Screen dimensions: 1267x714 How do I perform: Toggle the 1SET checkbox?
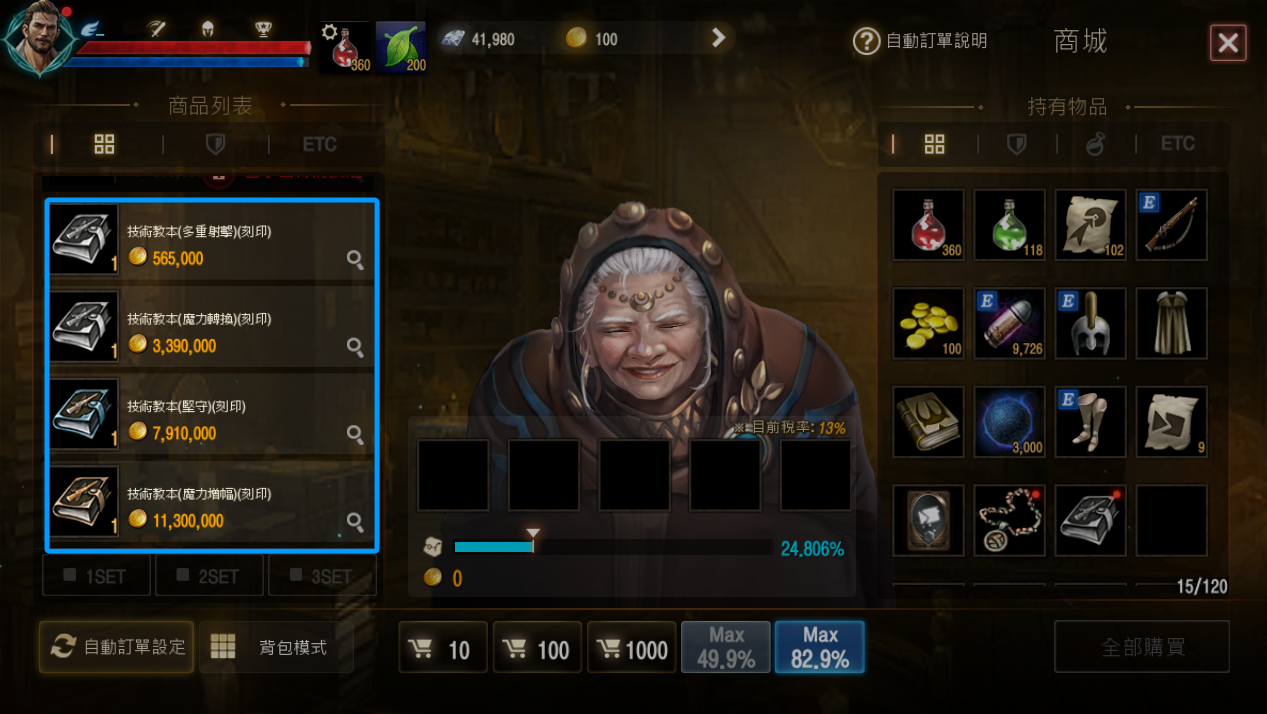96,576
